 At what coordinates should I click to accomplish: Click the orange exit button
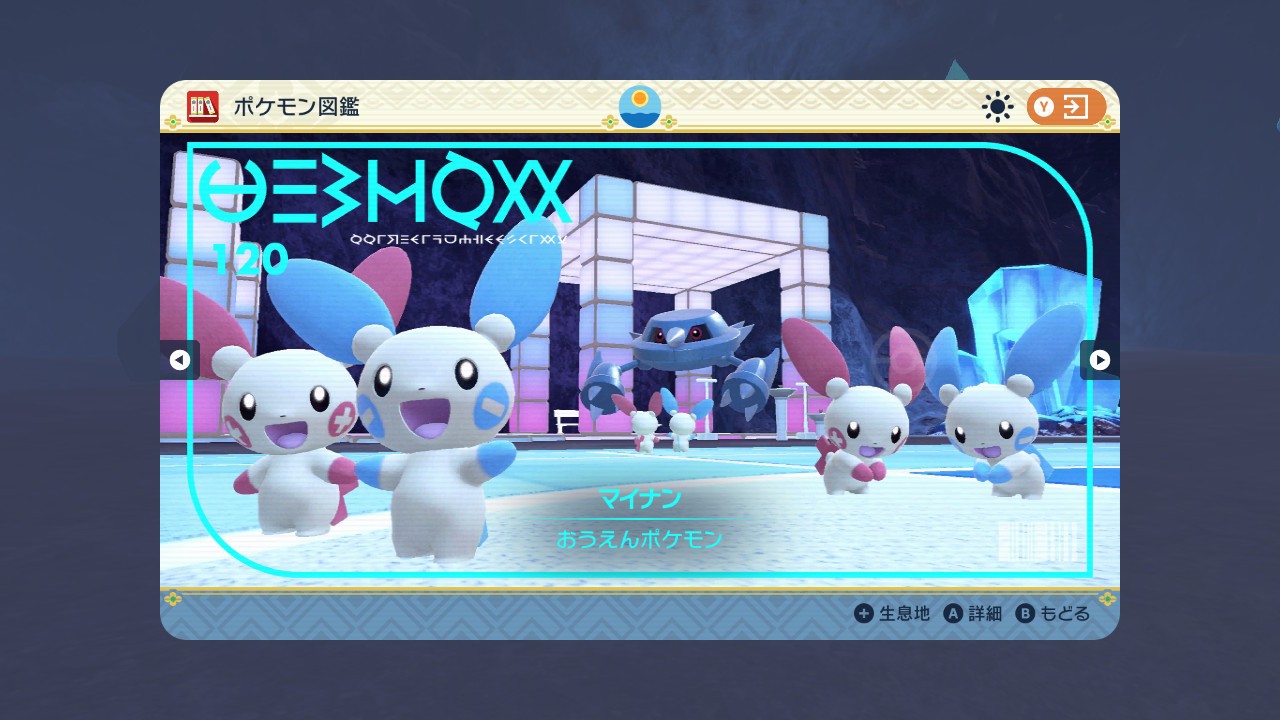[x=1066, y=107]
